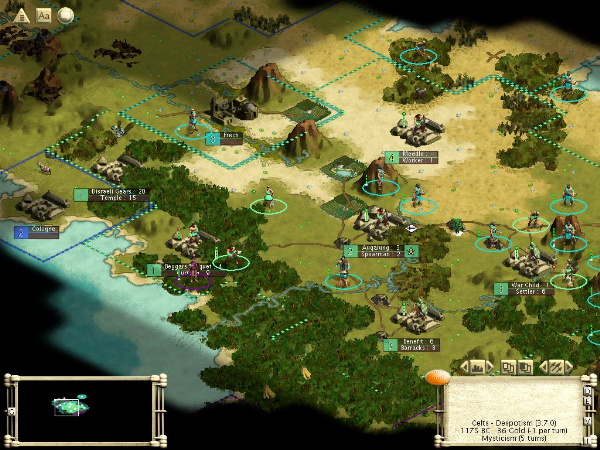This screenshot has height=450, width=600.
Task: Open the Civilopedia "Aa" button
Action: [x=45, y=15]
